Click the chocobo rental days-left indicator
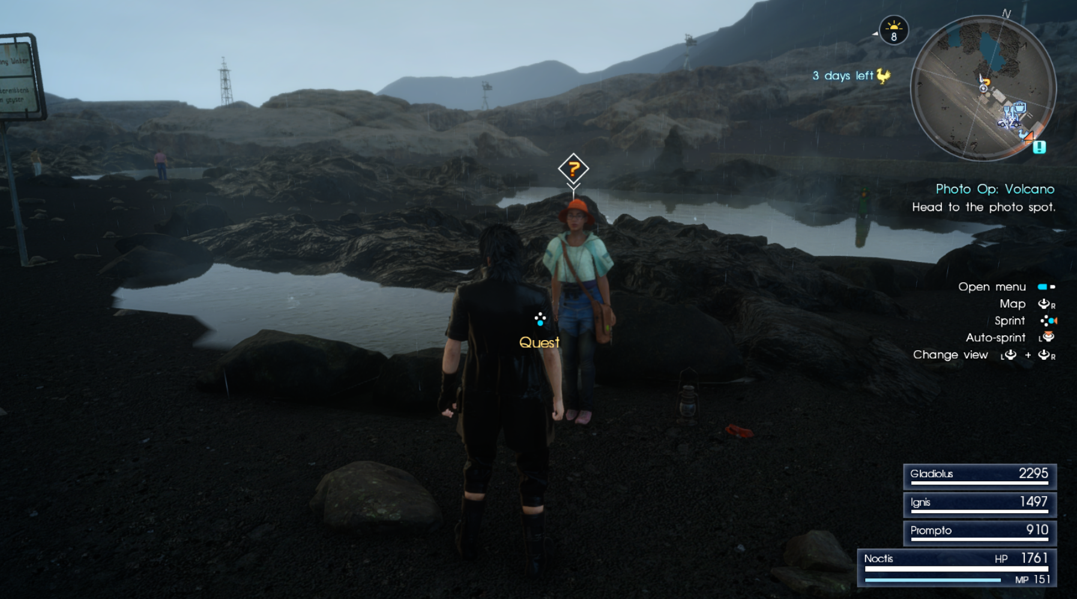This screenshot has height=599, width=1077. click(851, 76)
